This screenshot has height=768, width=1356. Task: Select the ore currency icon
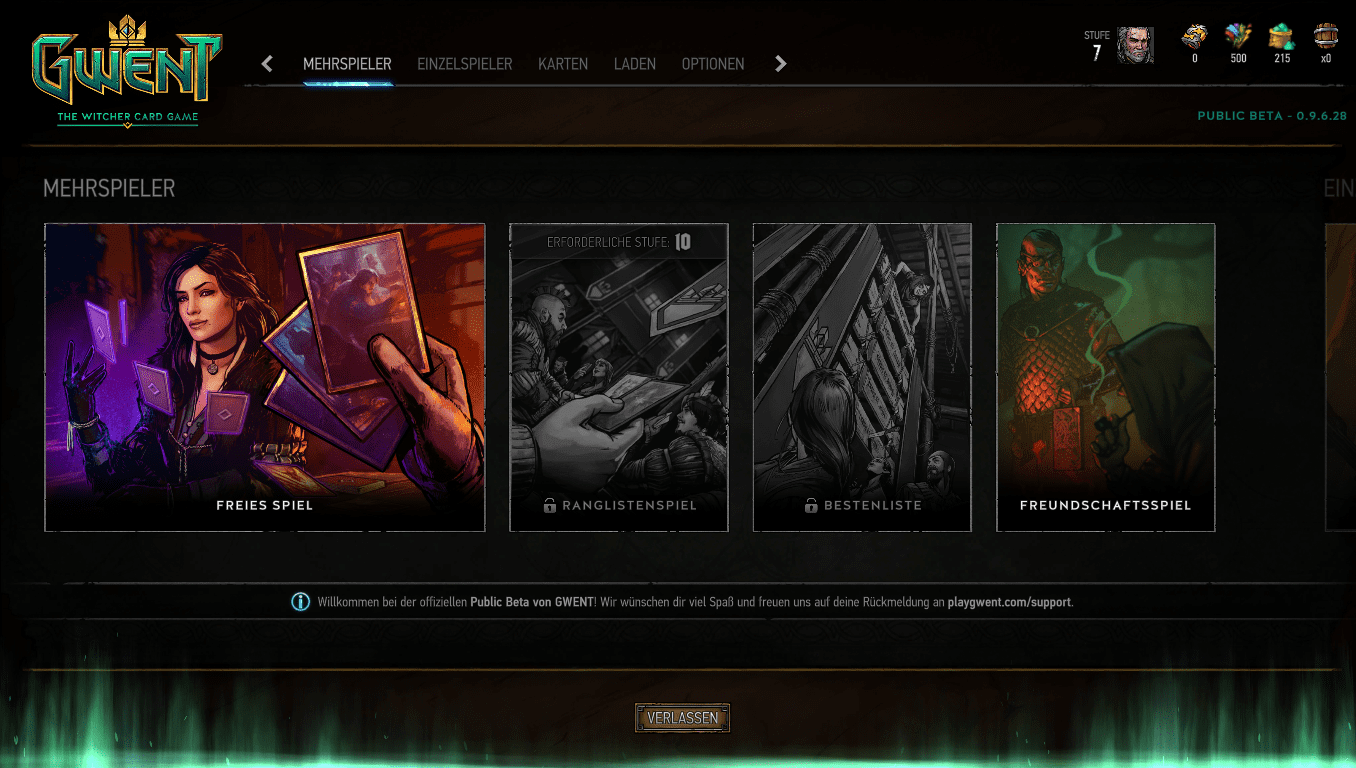pyautogui.click(x=1194, y=38)
